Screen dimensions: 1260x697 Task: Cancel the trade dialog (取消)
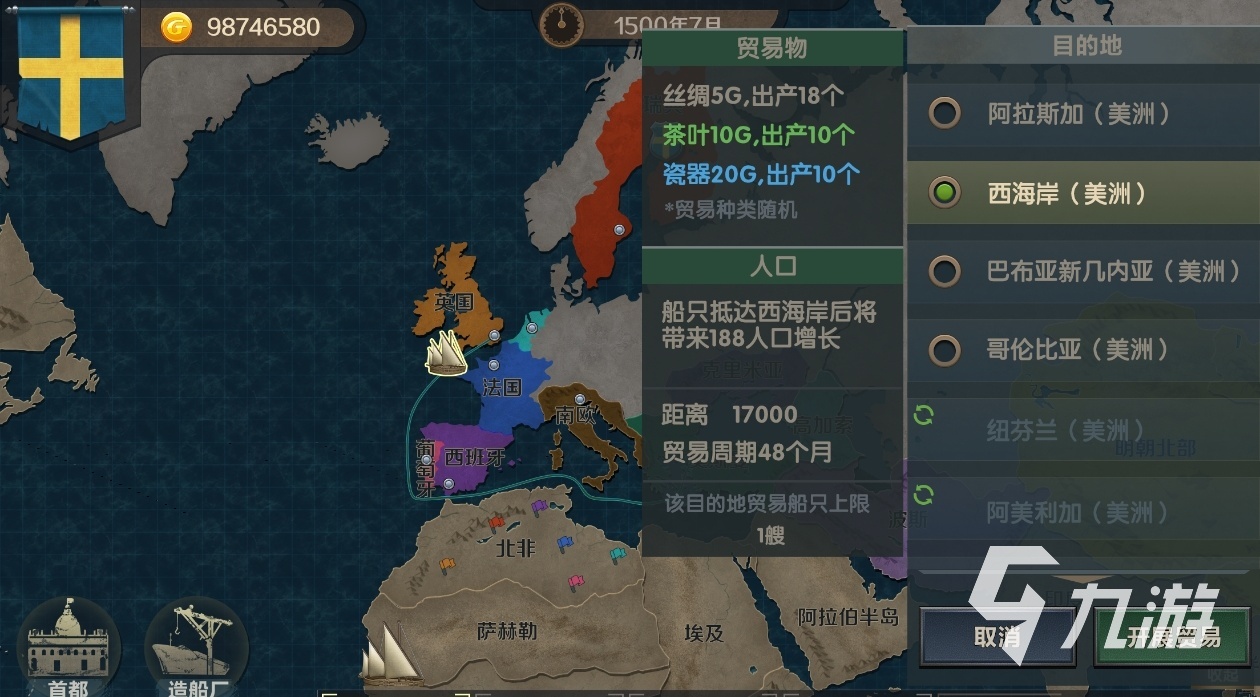point(997,637)
